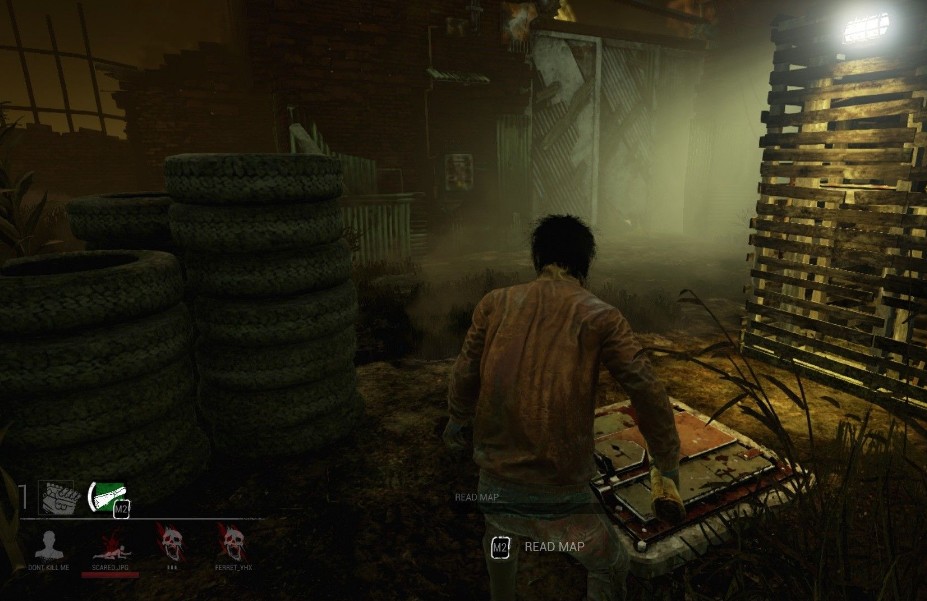Viewport: 927px width, 601px height.
Task: Select the green map item icon
Action: point(107,494)
